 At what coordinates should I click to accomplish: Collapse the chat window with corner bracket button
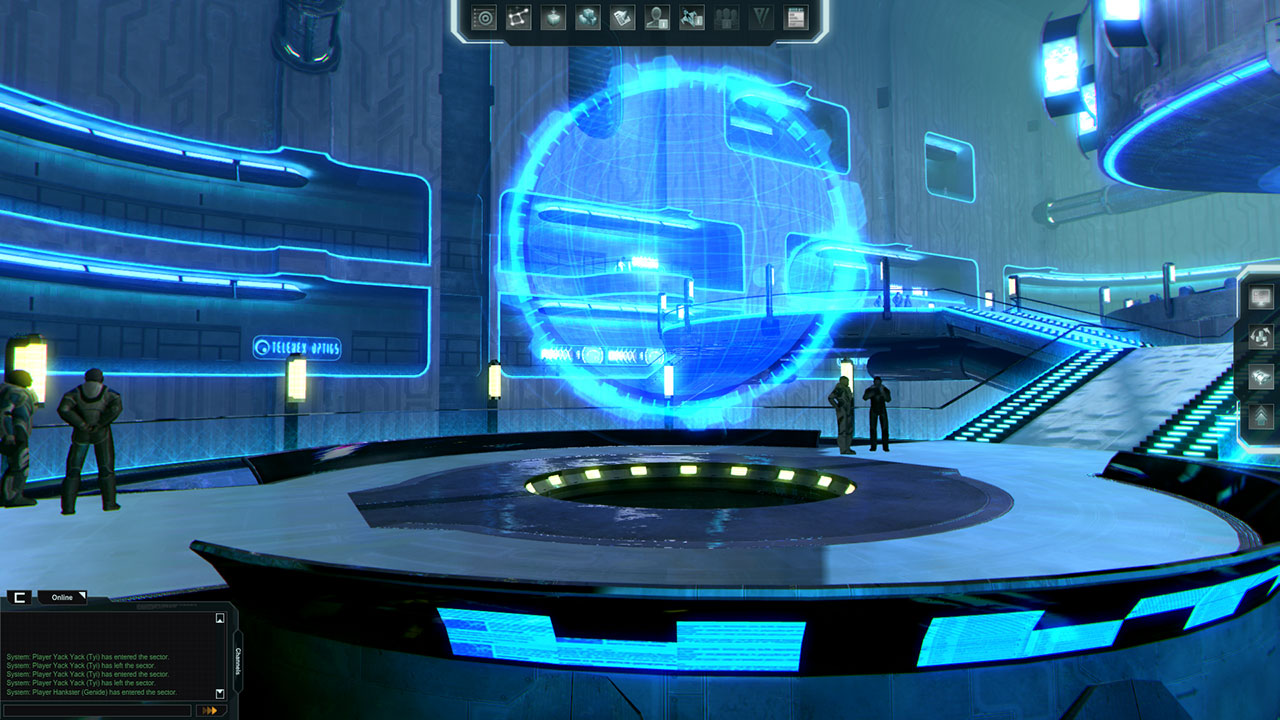tap(20, 597)
